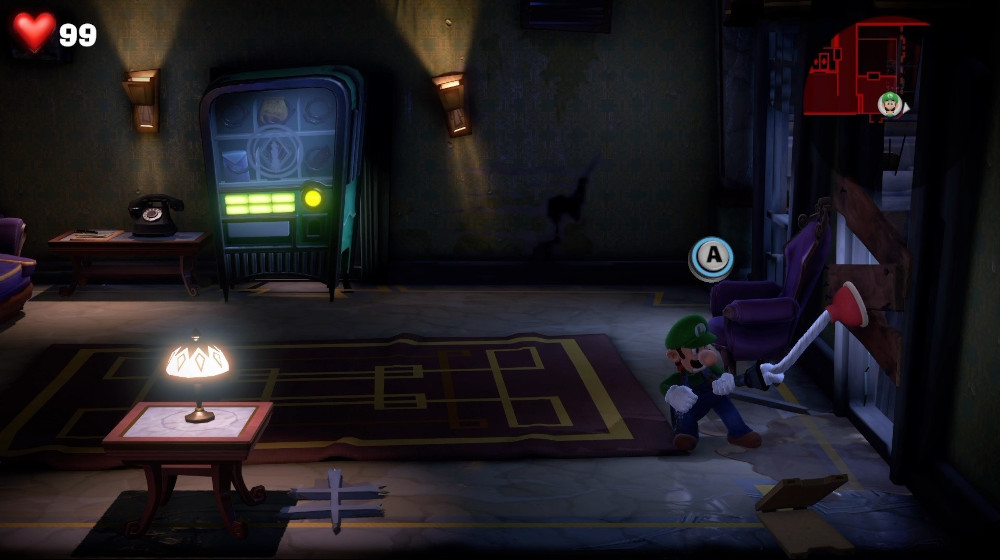
Task: Select Luigi's marker on the minimap
Action: (889, 103)
